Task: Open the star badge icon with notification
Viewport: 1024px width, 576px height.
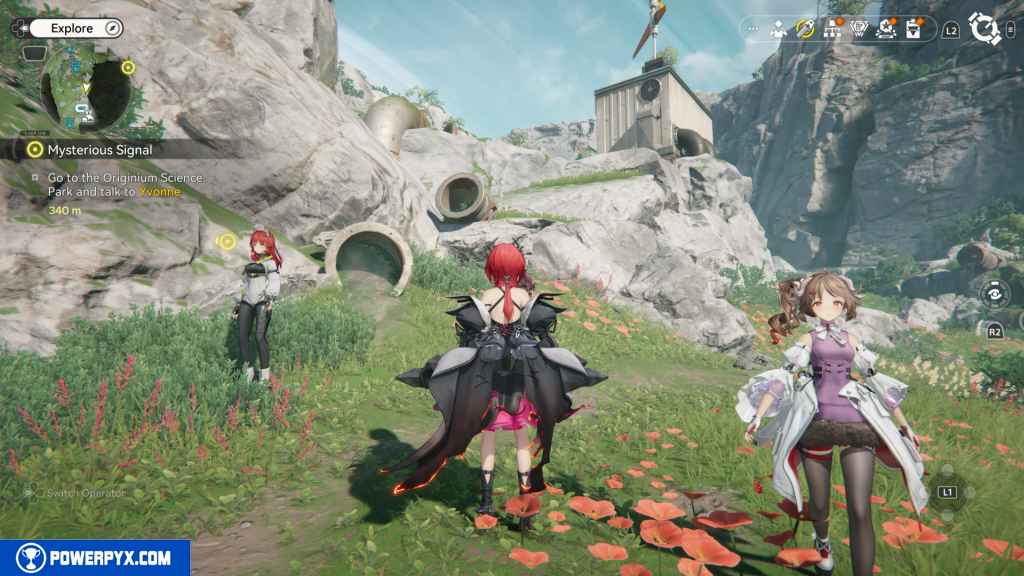Action: click(x=886, y=29)
